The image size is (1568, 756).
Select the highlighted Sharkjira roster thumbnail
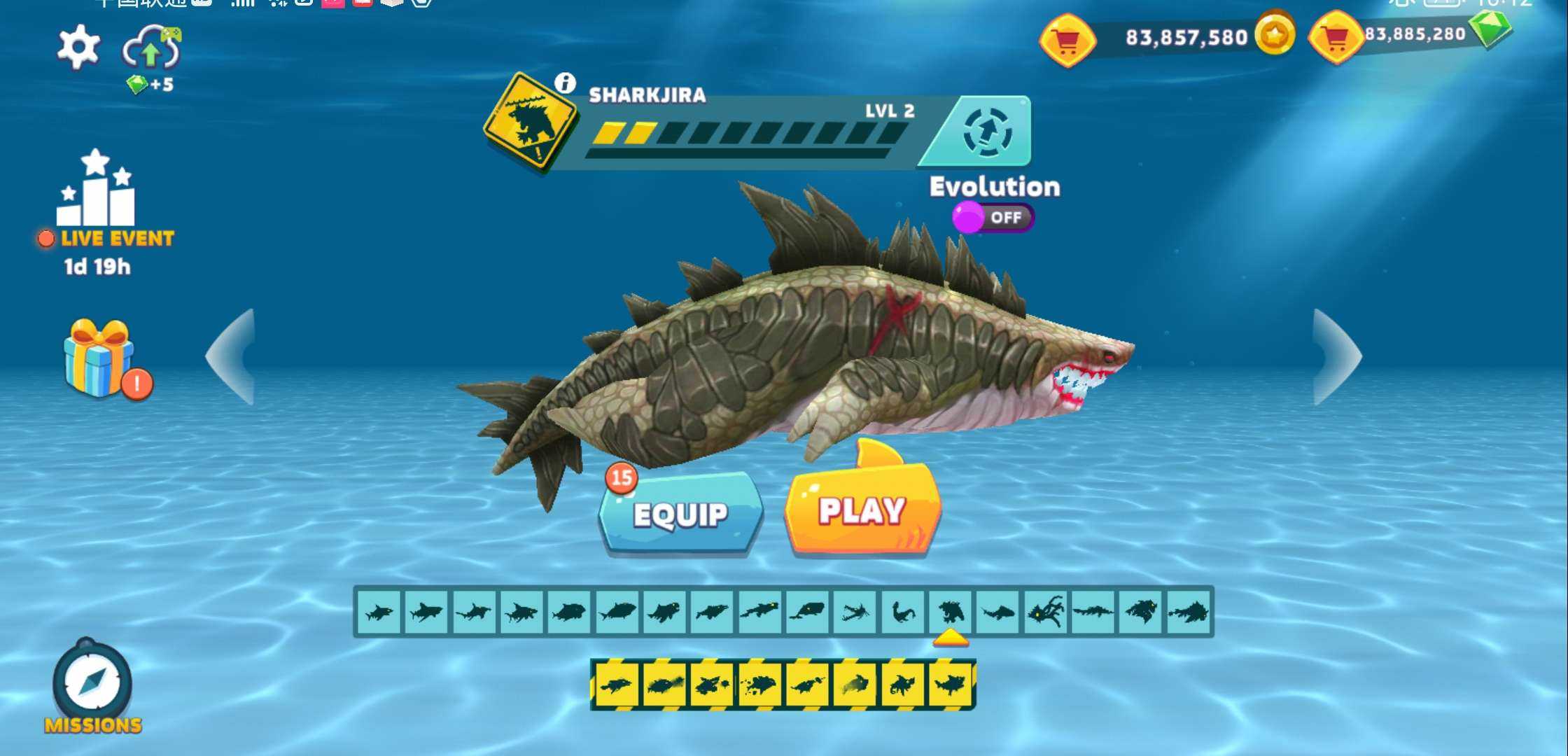tap(950, 612)
